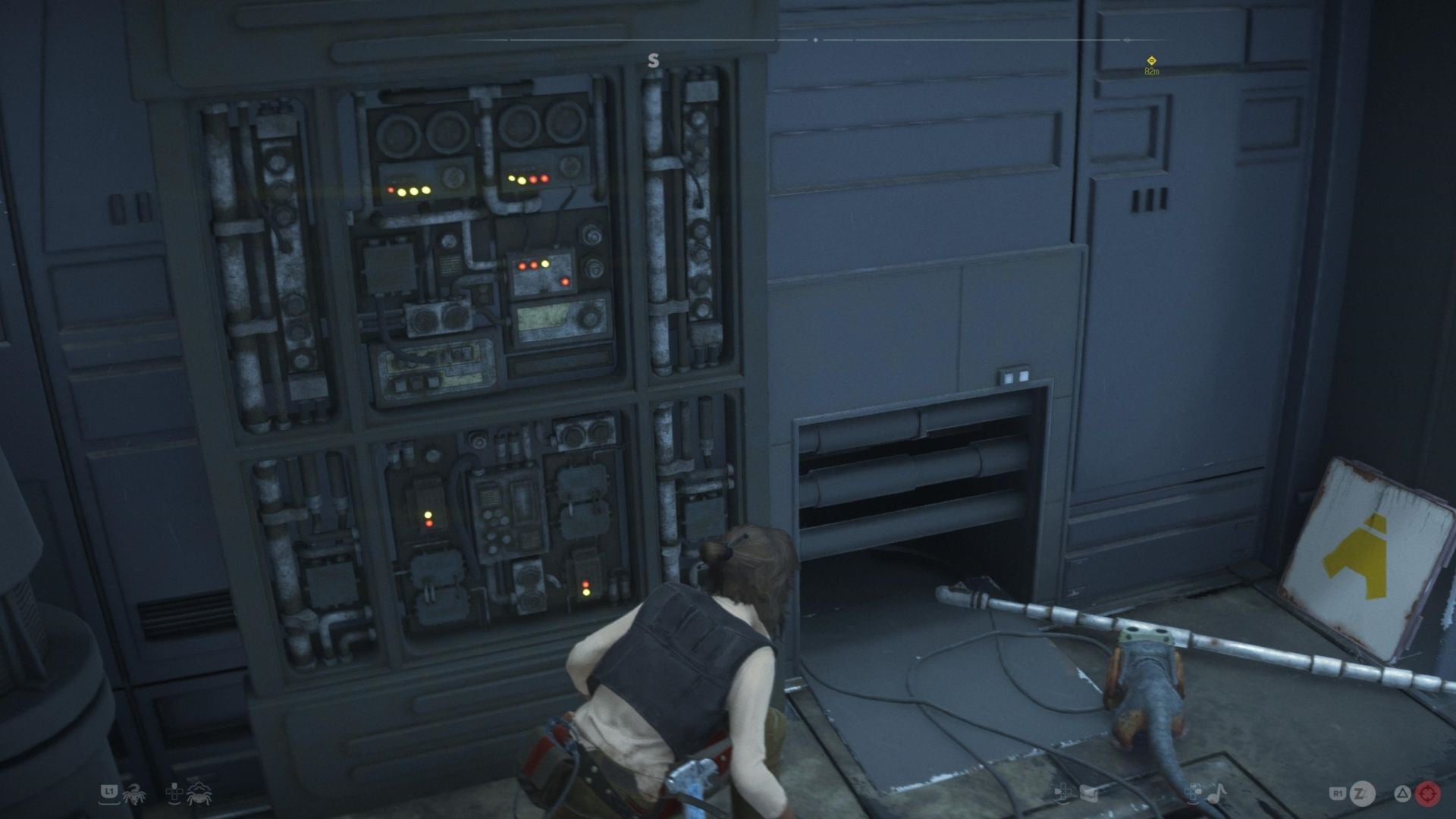Select the crouching Nix ability icon near the D-pad
The width and height of the screenshot is (1456, 819).
click(x=199, y=795)
